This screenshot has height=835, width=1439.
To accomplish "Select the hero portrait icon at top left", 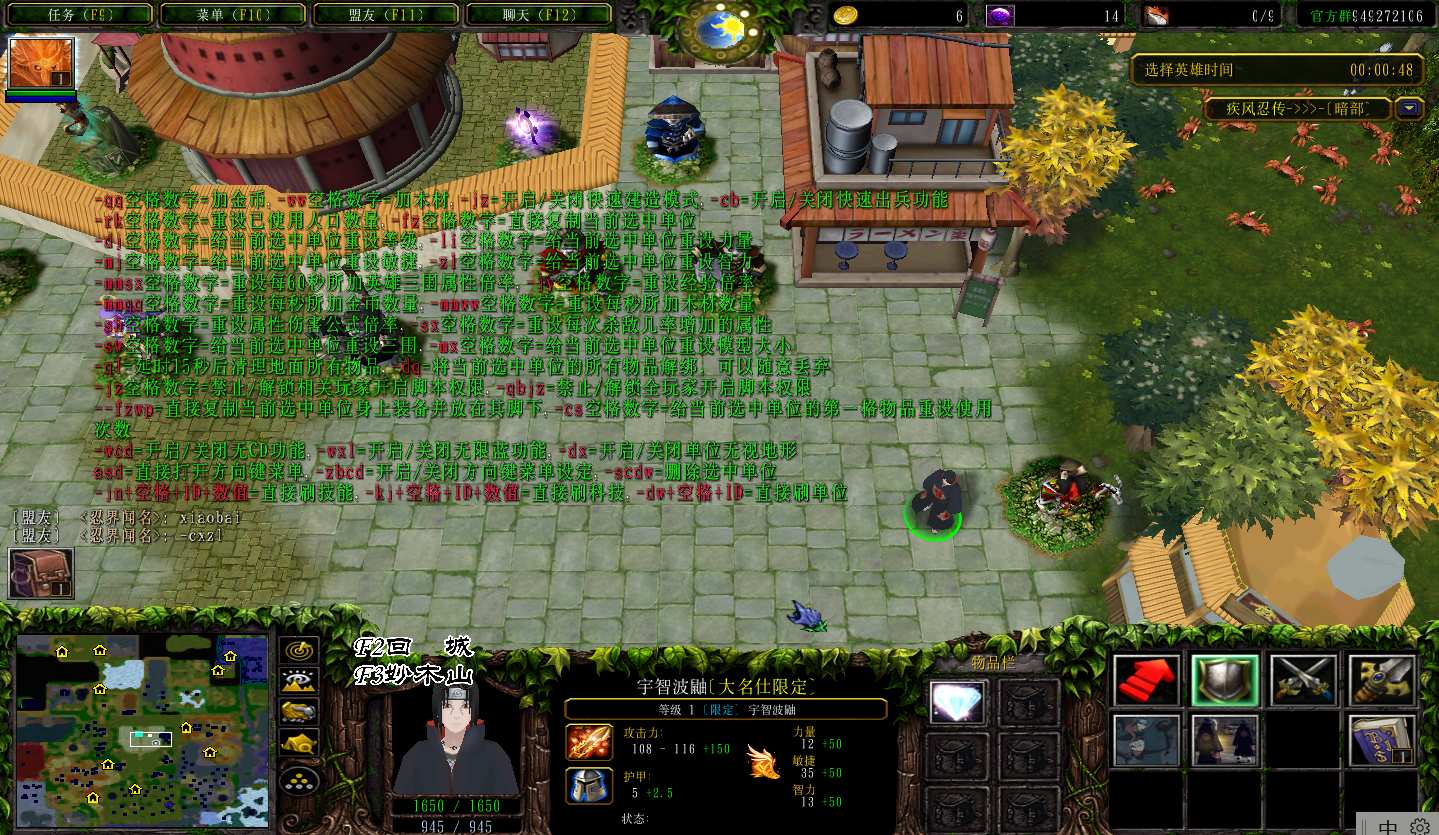I will [x=41, y=64].
